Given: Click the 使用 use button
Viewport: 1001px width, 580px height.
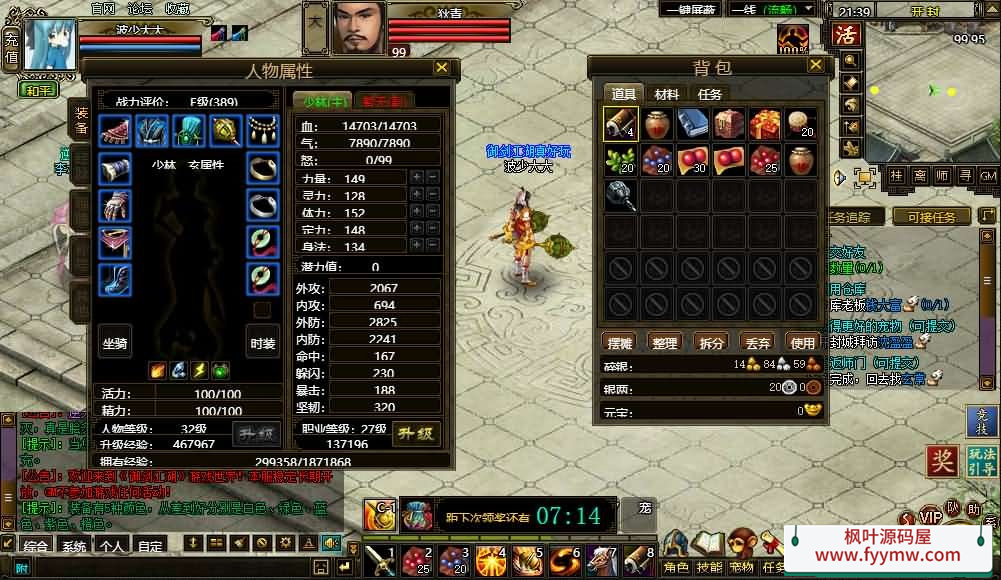Looking at the screenshot, I should coord(802,342).
